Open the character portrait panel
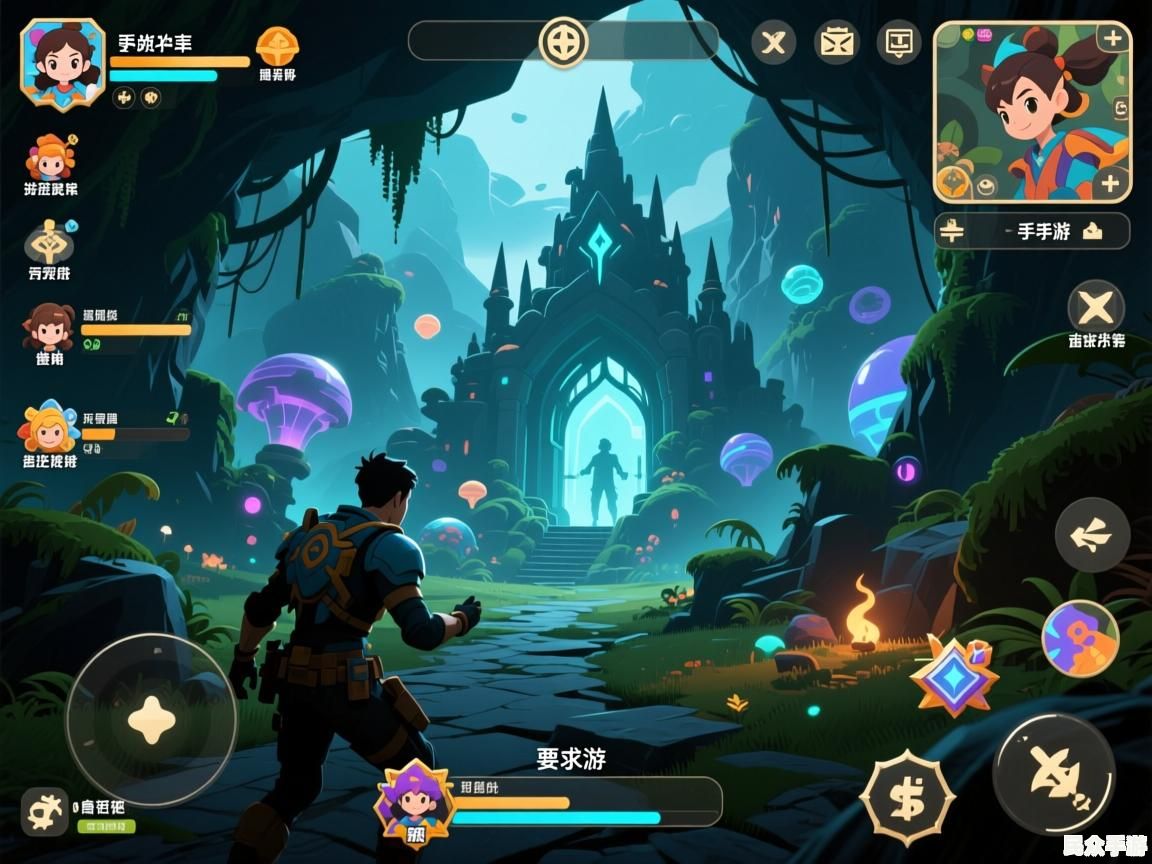The image size is (1152, 864). 1033,112
